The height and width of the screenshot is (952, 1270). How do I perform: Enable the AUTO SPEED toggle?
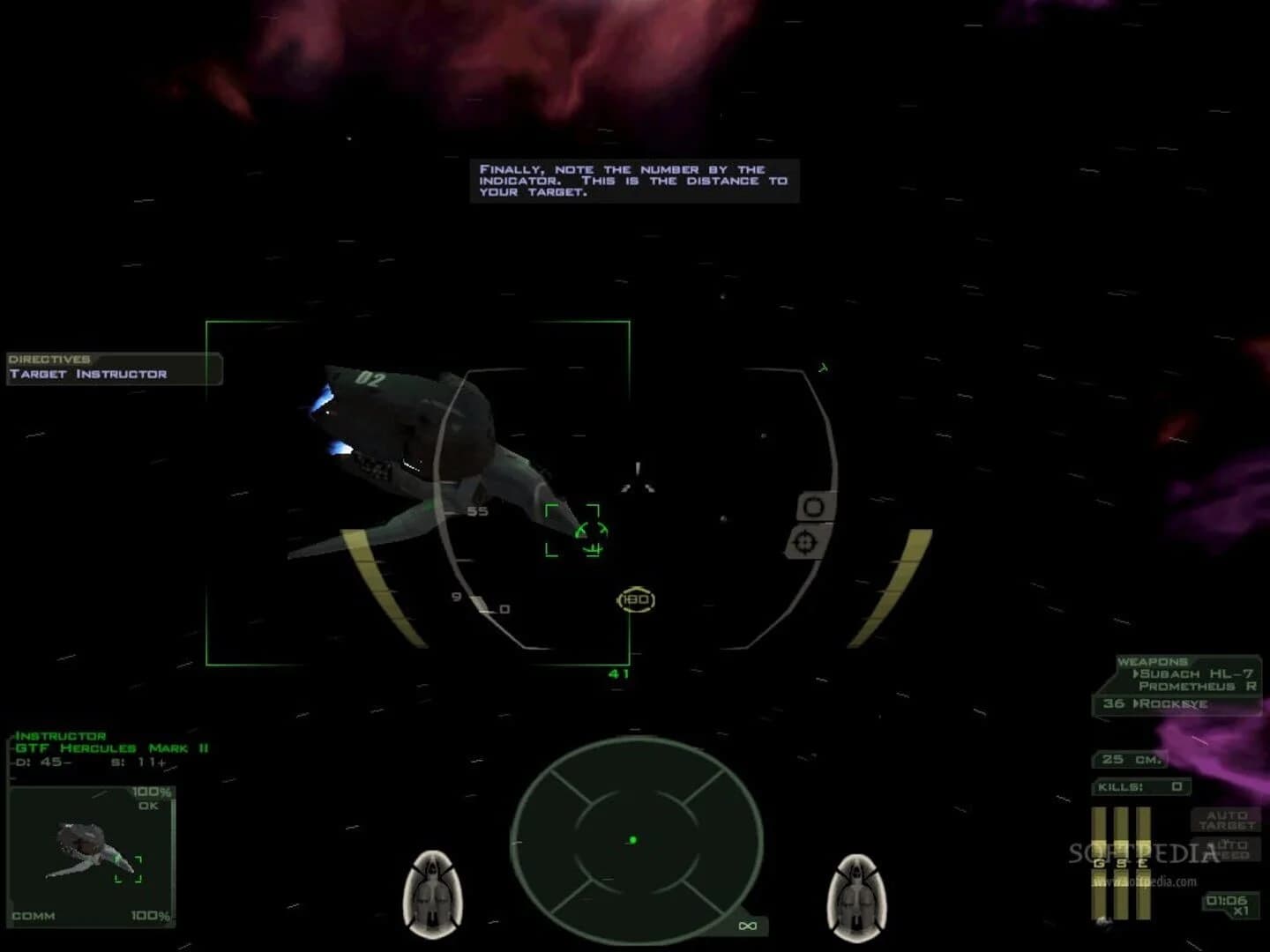pos(1227,850)
